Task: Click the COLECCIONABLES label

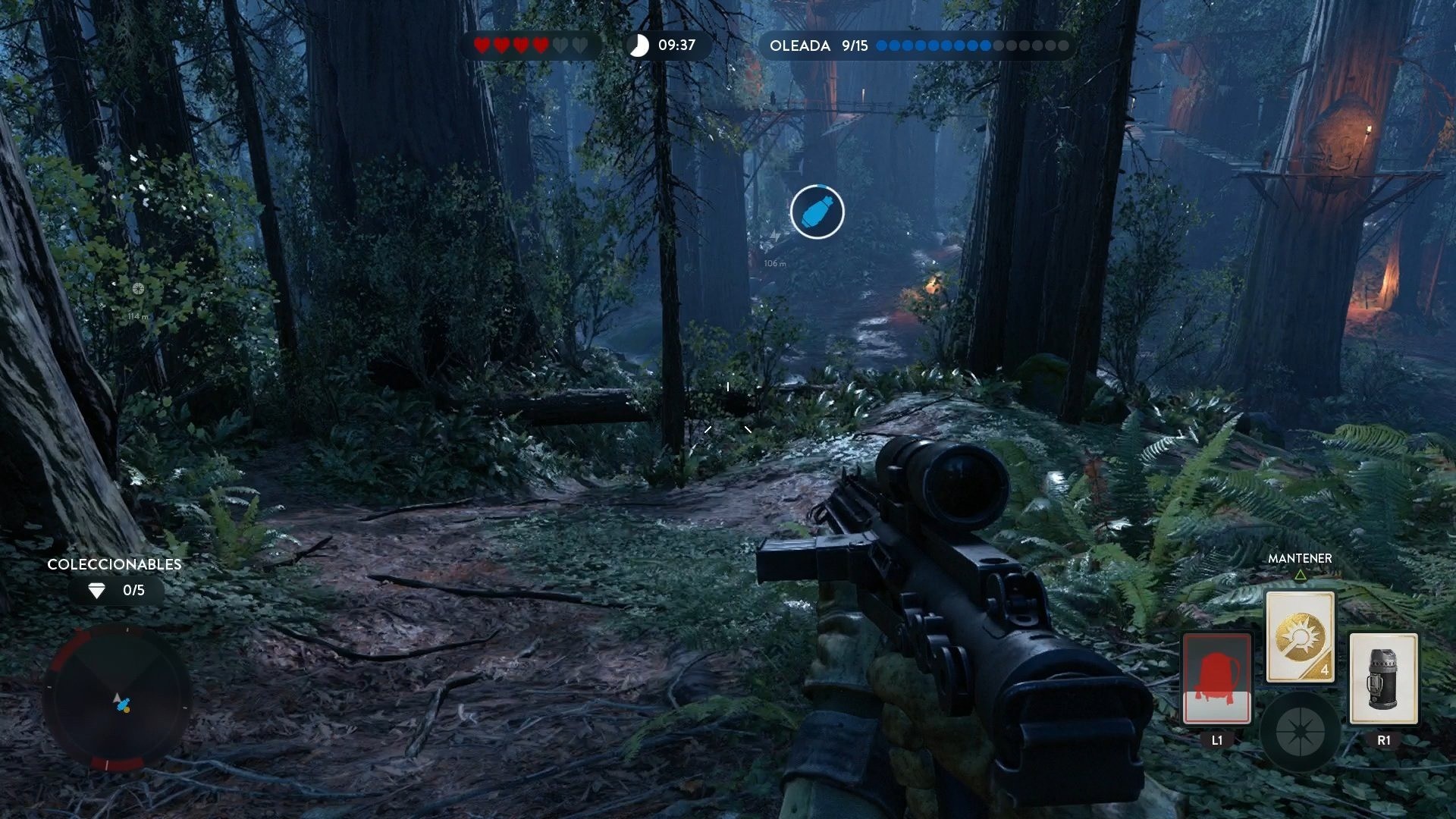Action: point(114,564)
